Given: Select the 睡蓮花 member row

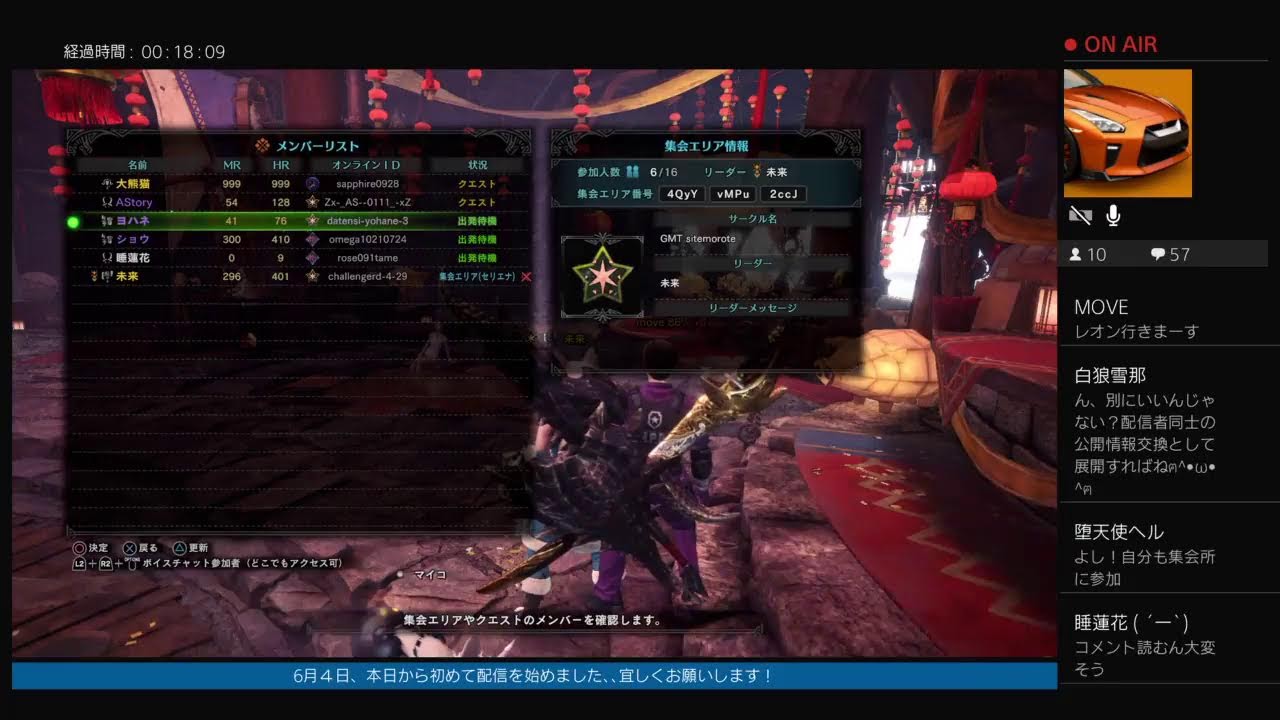Looking at the screenshot, I should pos(300,258).
